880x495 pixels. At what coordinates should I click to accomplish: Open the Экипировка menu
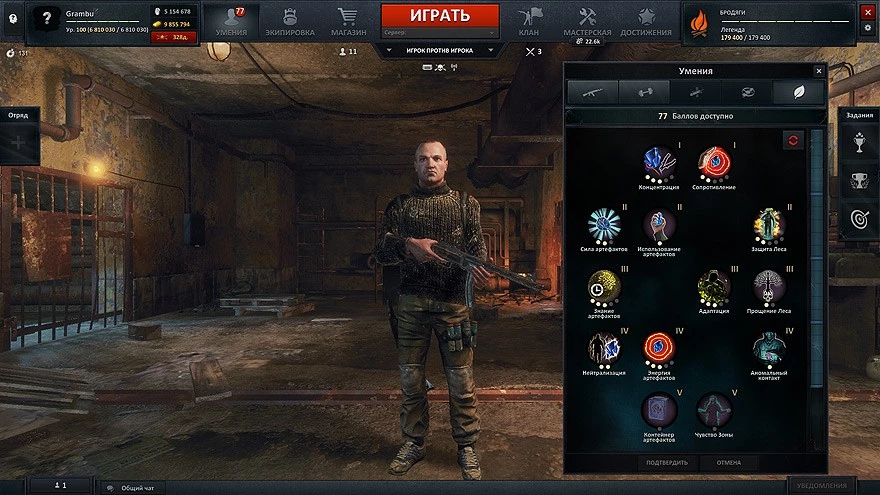point(290,21)
